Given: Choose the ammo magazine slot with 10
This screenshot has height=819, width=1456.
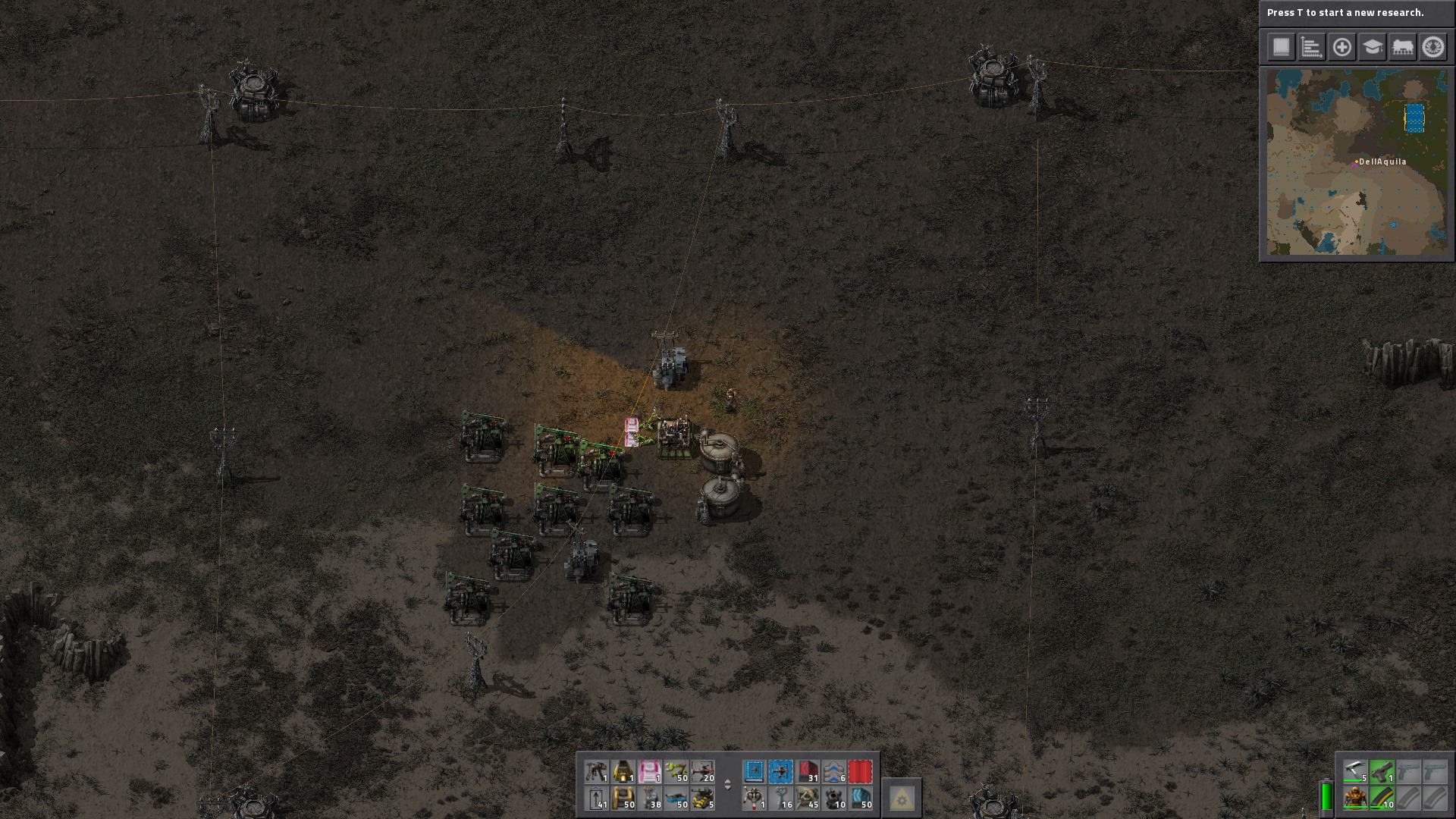Looking at the screenshot, I should click(x=1382, y=799).
